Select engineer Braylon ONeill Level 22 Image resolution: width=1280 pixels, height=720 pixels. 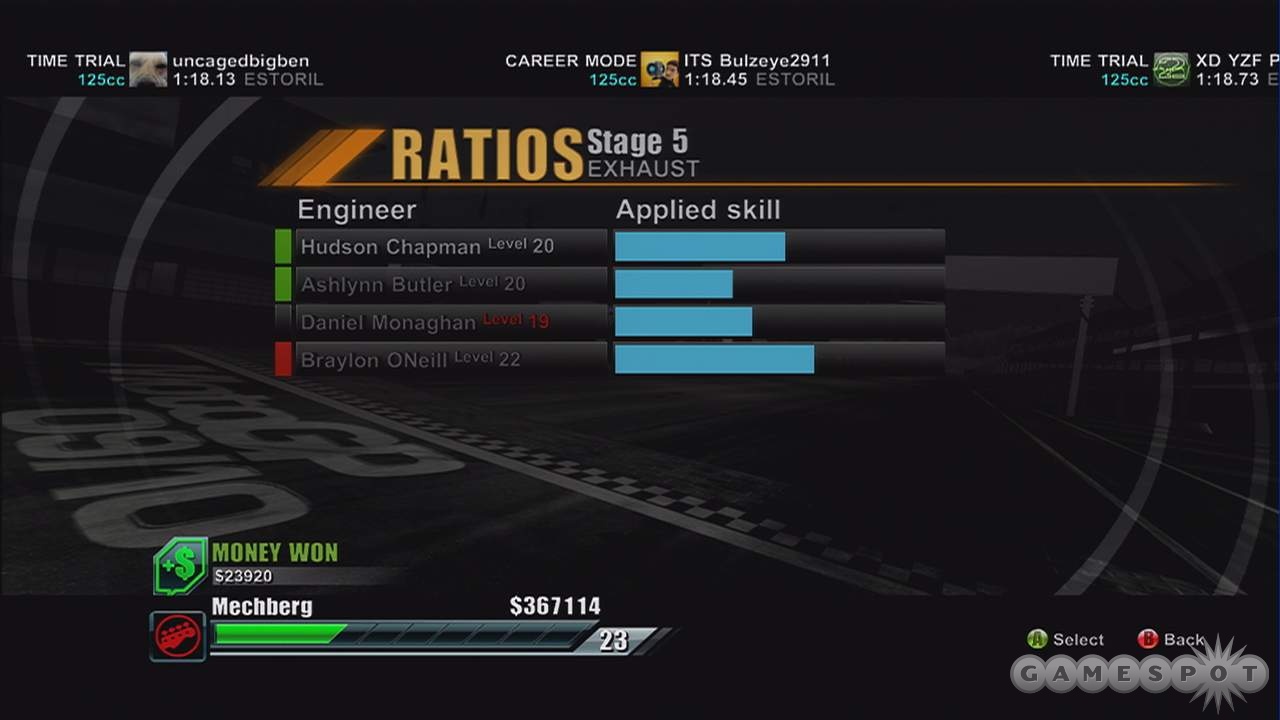[x=450, y=360]
